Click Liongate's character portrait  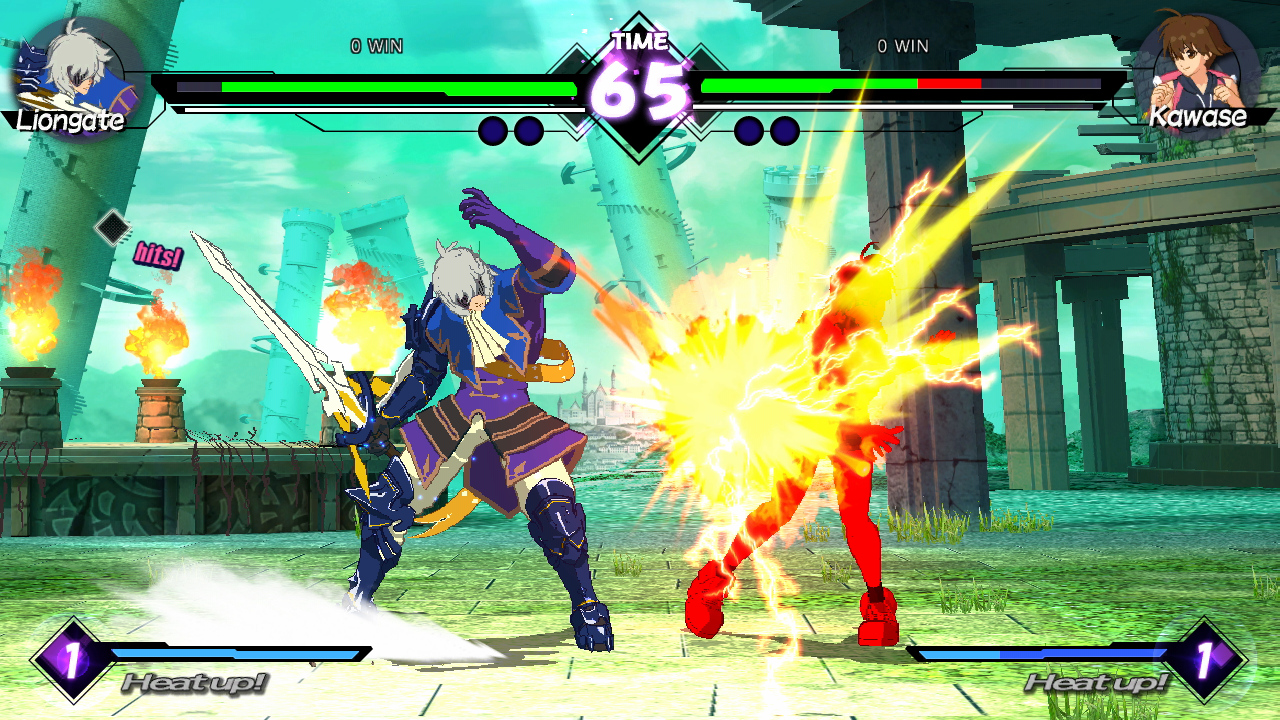click(x=75, y=72)
